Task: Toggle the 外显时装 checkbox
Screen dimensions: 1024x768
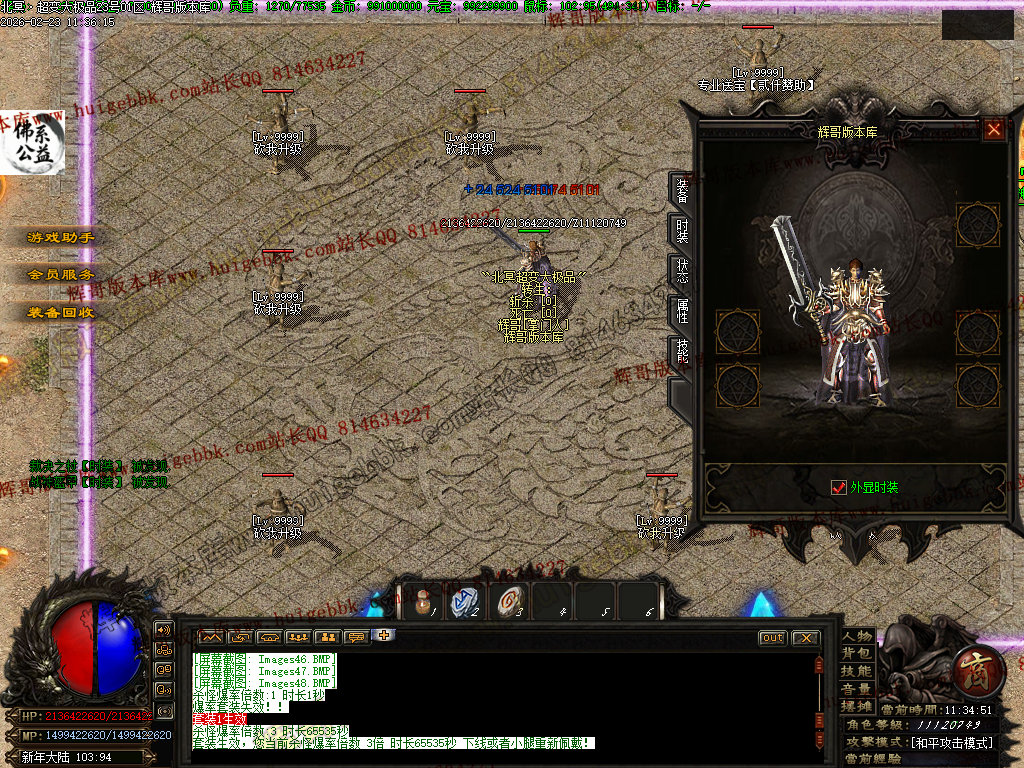Action: (839, 488)
